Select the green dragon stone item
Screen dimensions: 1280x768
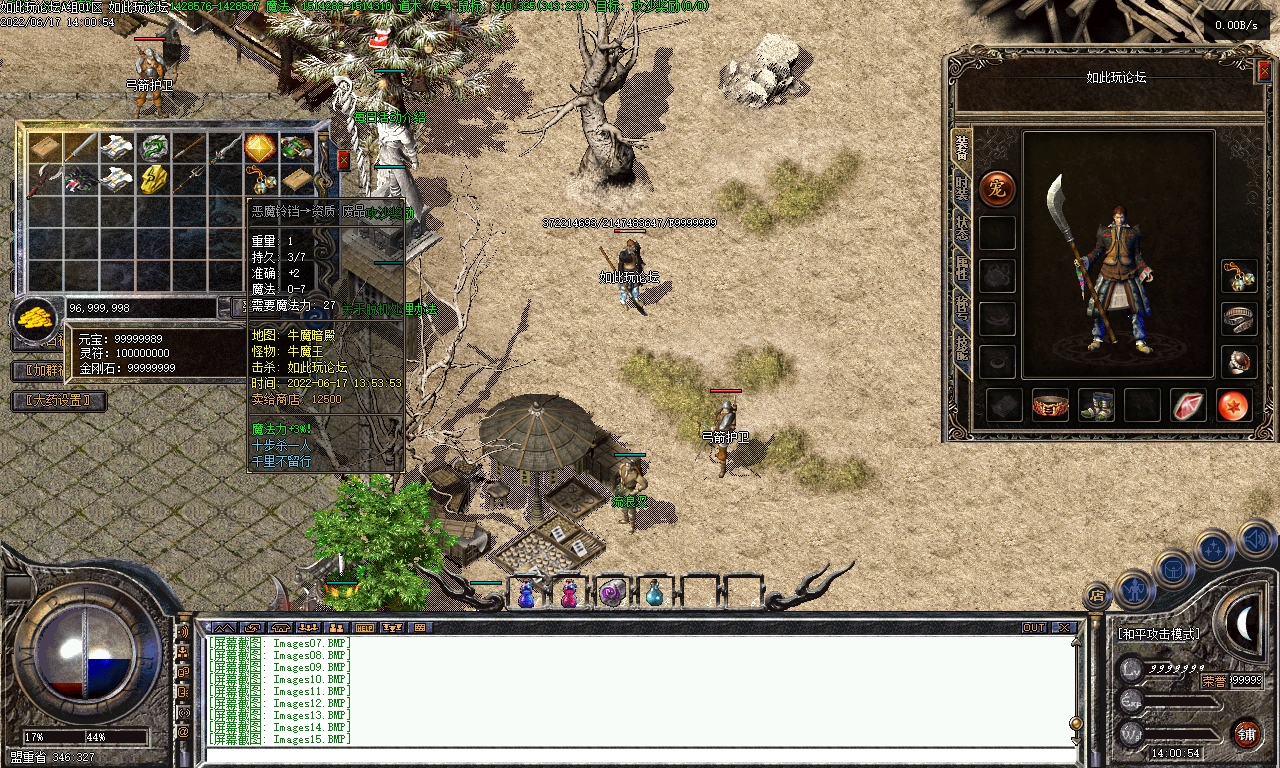coord(152,148)
